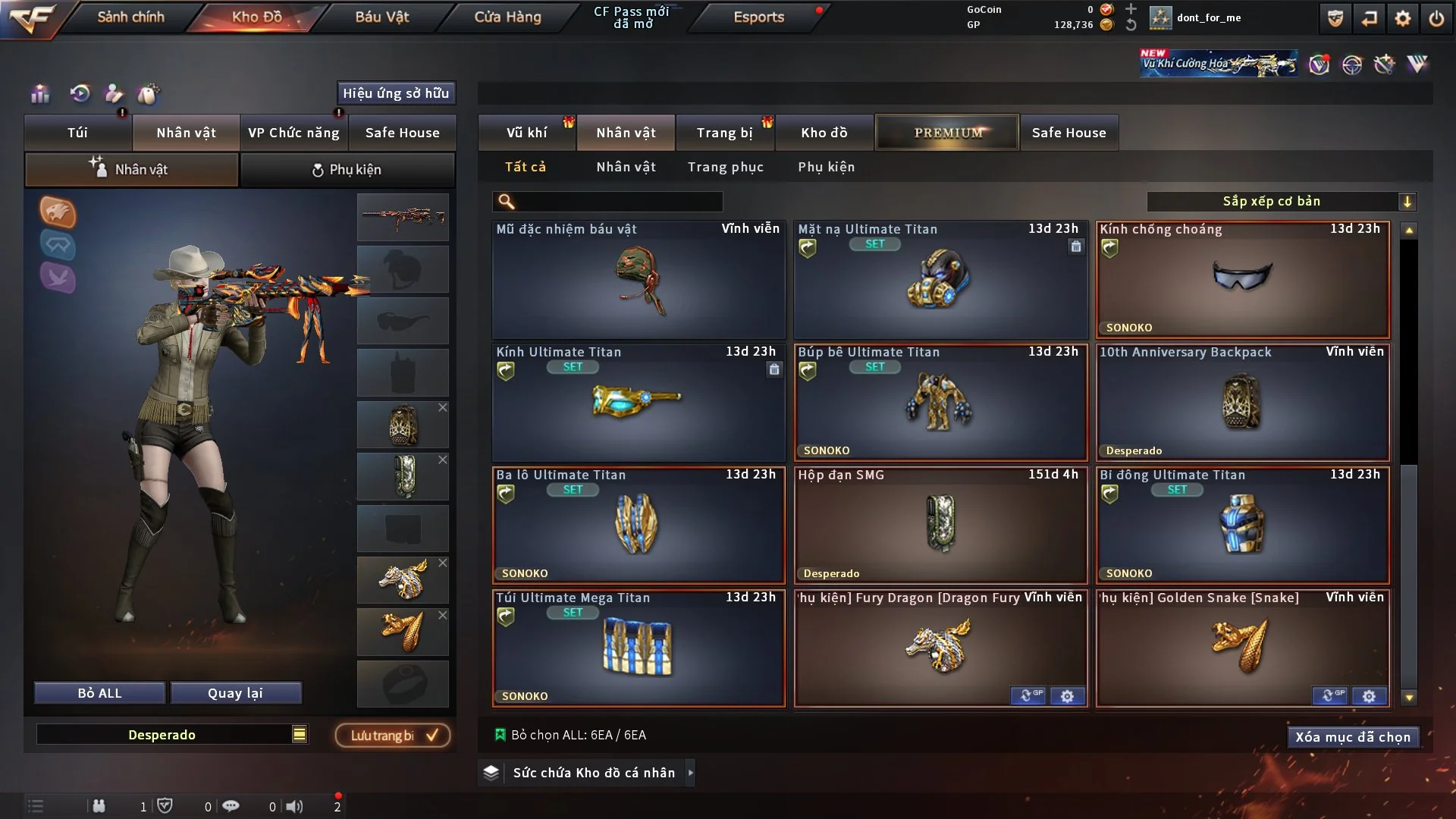1456x819 pixels.
Task: Open the Sảnh chính lobby menu
Action: (130, 17)
